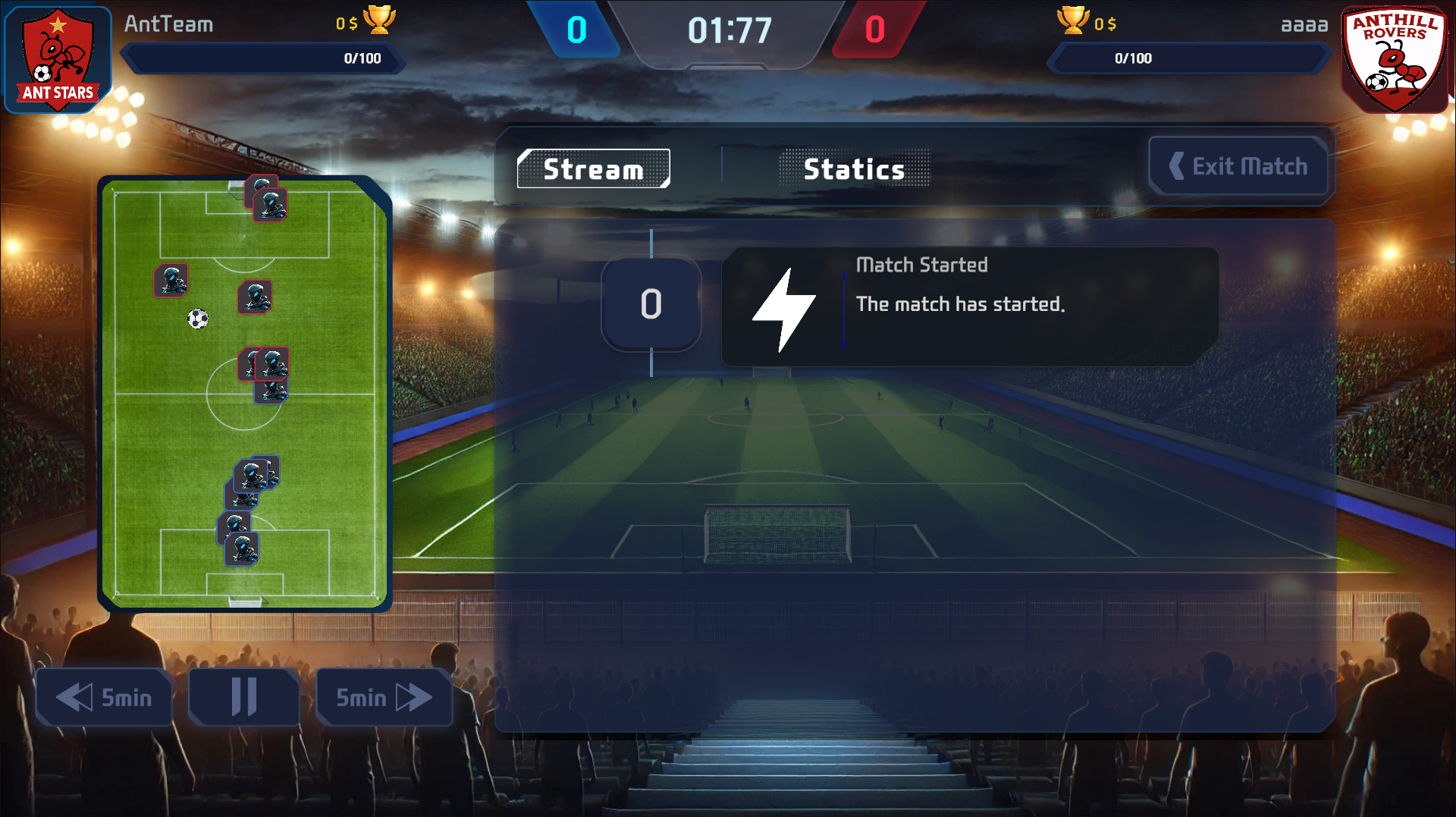Click the trophy icon beside aaaa's earnings
1456x817 pixels.
(x=1073, y=23)
